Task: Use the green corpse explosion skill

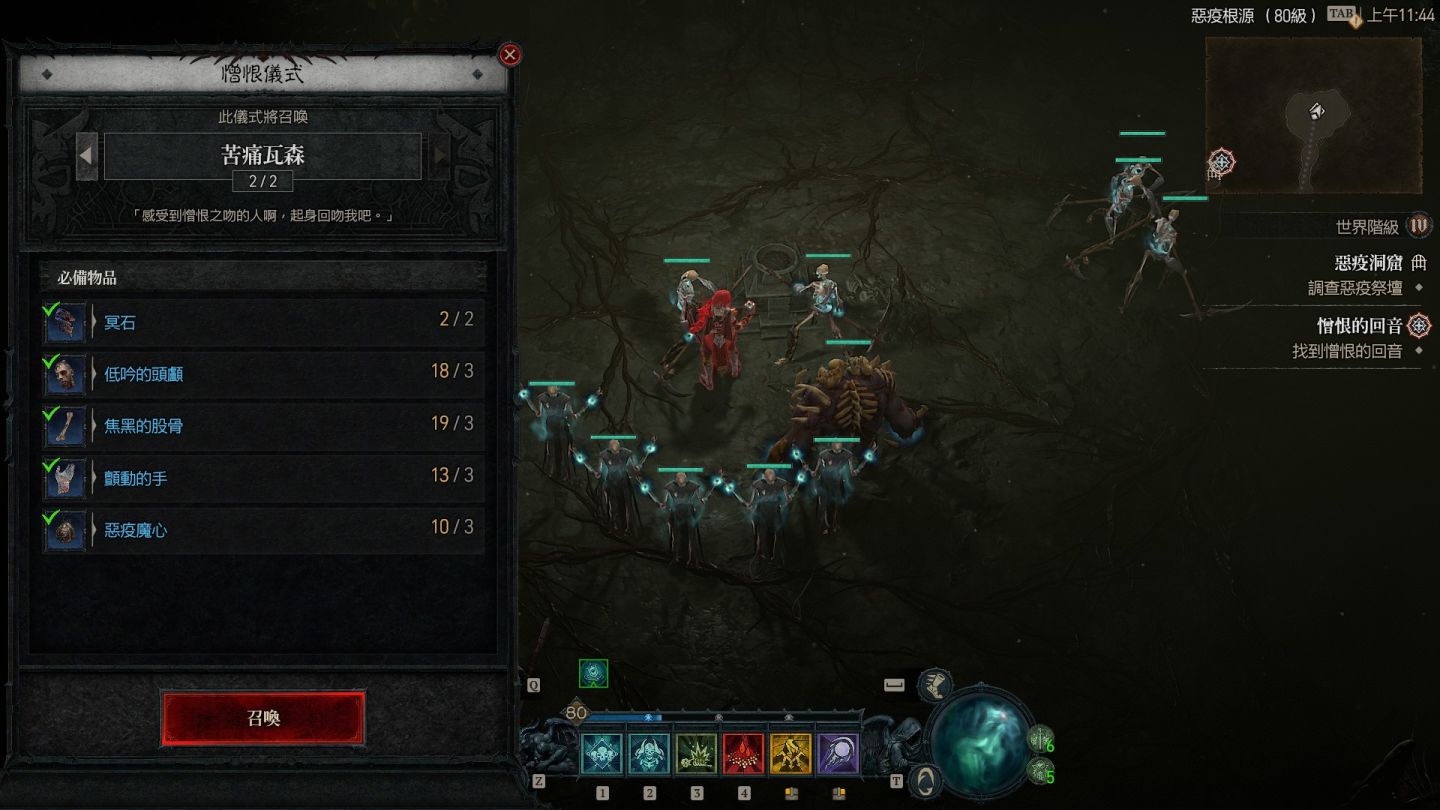Action: 696,754
